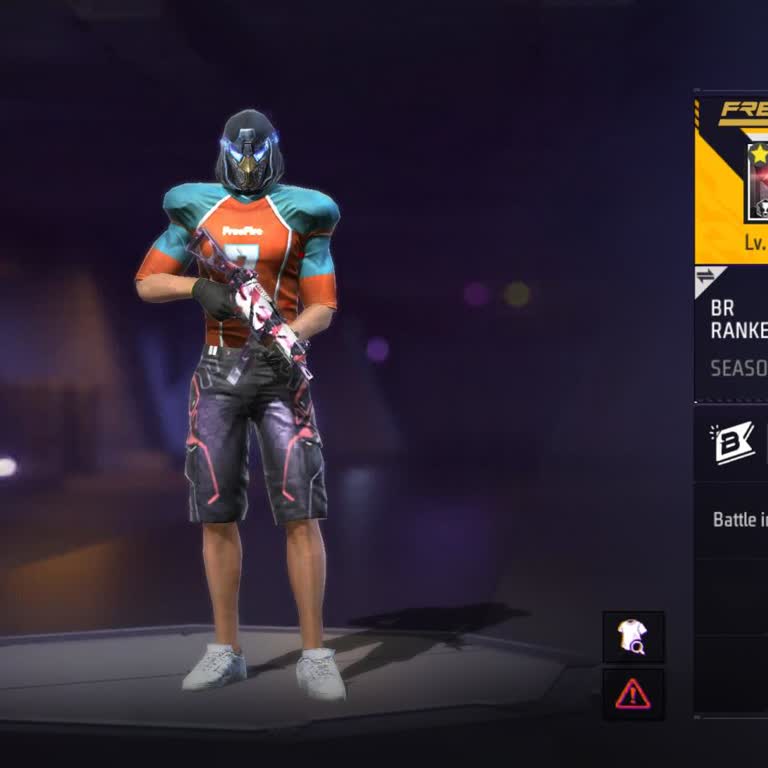Toggle the ranked mode swap arrows
This screenshot has height=768, width=768.
(x=706, y=277)
